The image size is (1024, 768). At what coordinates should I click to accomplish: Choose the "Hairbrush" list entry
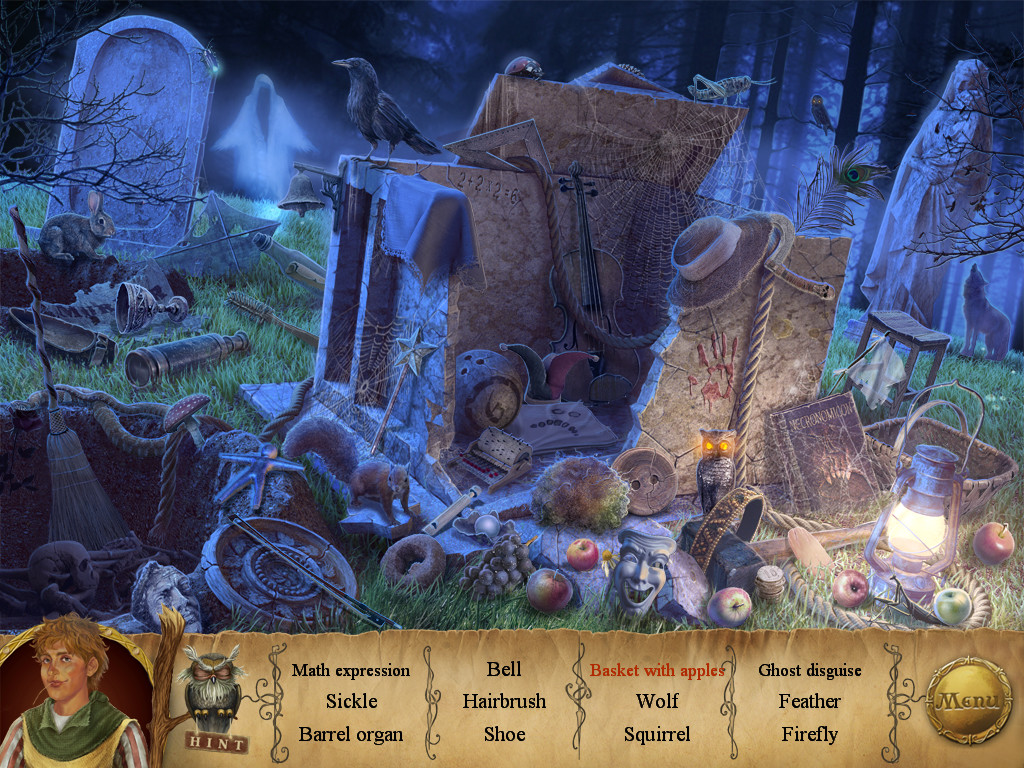504,702
